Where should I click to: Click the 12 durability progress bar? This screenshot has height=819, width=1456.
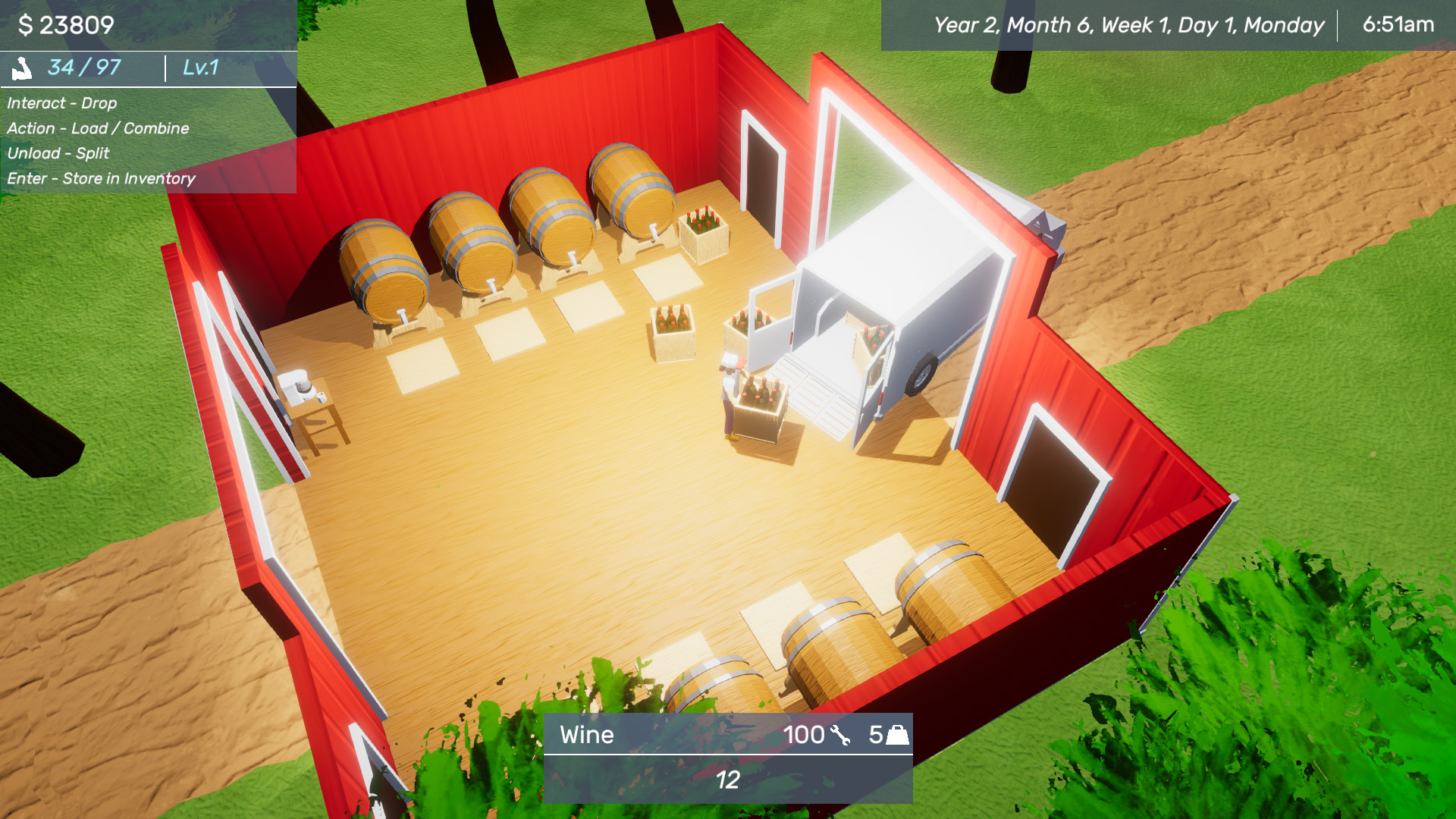click(726, 778)
